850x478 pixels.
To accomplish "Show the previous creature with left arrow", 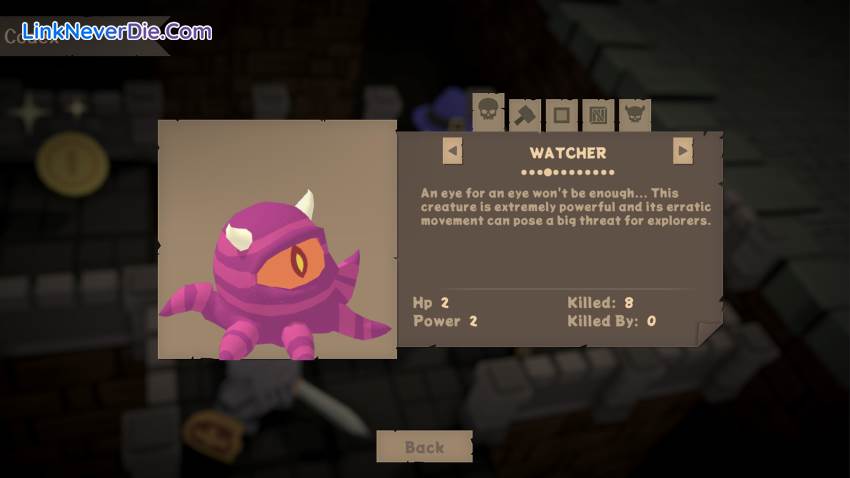I will tap(453, 151).
